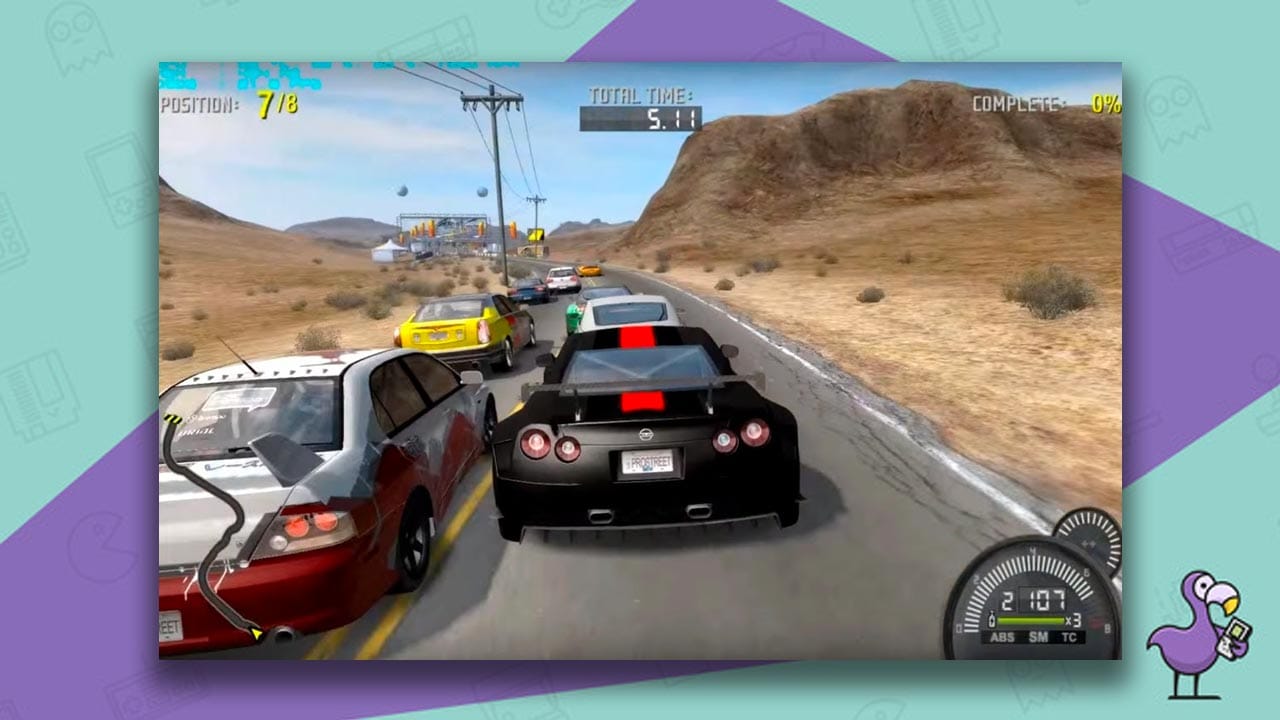This screenshot has height=720, width=1280.
Task: Click the Complete 0% label
Action: (x=1040, y=102)
